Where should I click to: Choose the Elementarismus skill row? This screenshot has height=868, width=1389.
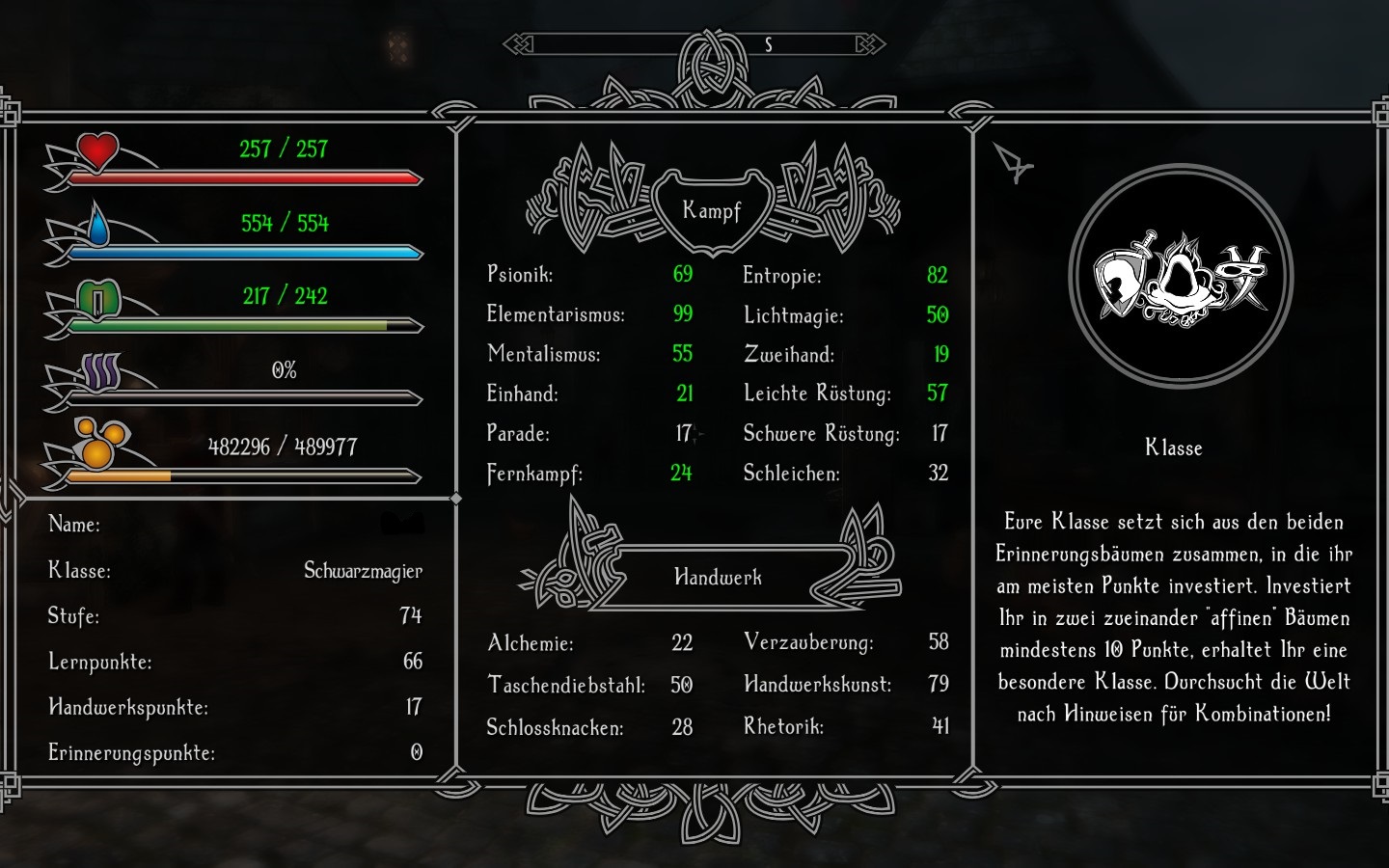(556, 314)
